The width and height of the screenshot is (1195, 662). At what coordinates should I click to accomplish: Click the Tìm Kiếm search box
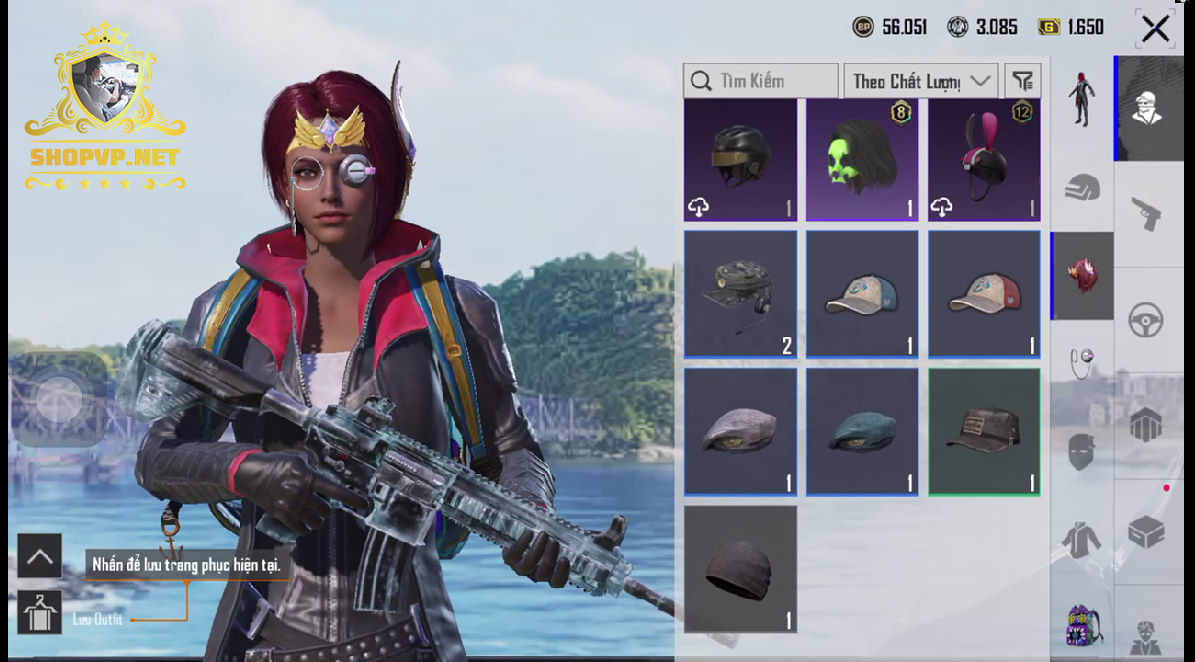(x=760, y=81)
